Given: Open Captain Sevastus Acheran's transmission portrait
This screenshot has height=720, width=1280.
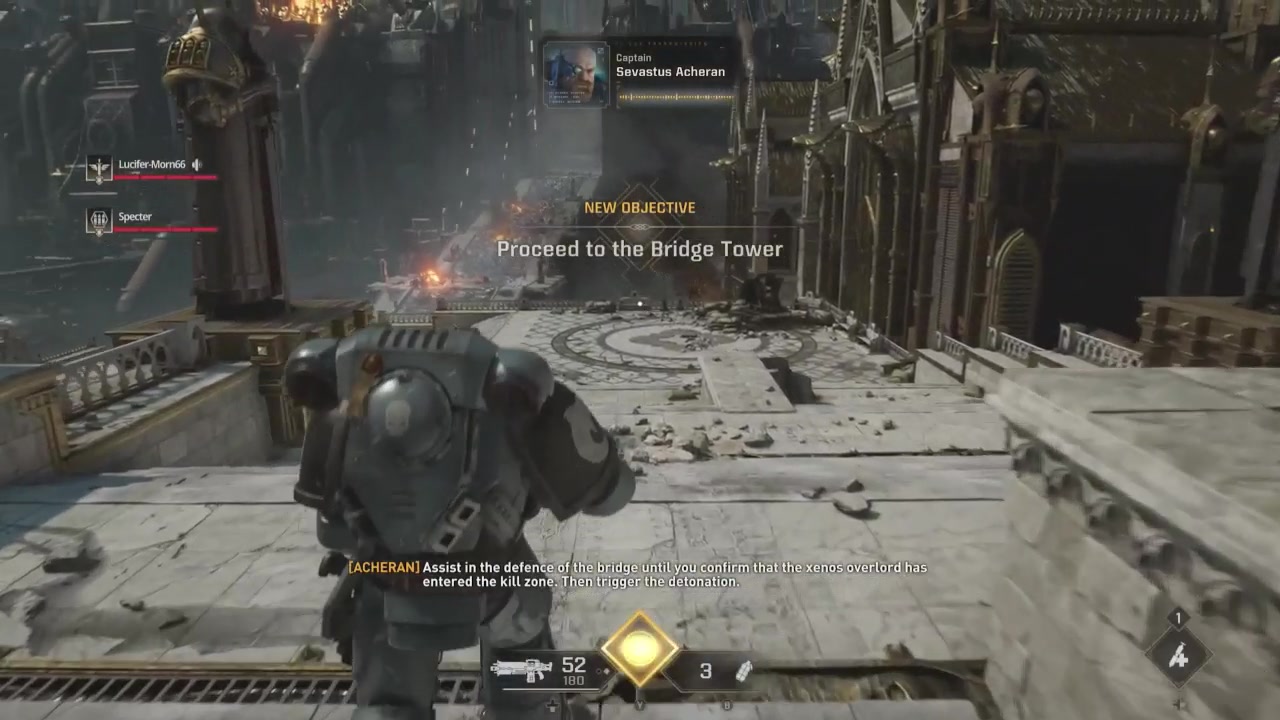Looking at the screenshot, I should click(576, 74).
